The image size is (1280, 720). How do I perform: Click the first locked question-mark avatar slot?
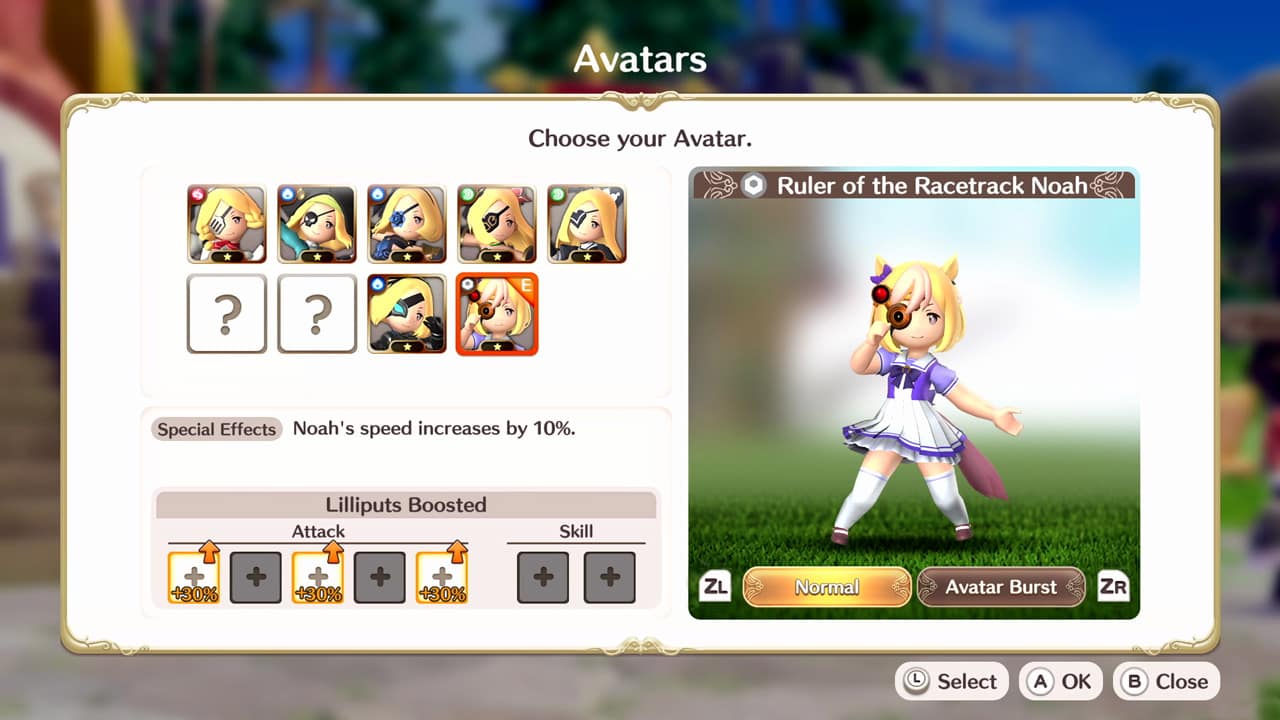pyautogui.click(x=227, y=313)
